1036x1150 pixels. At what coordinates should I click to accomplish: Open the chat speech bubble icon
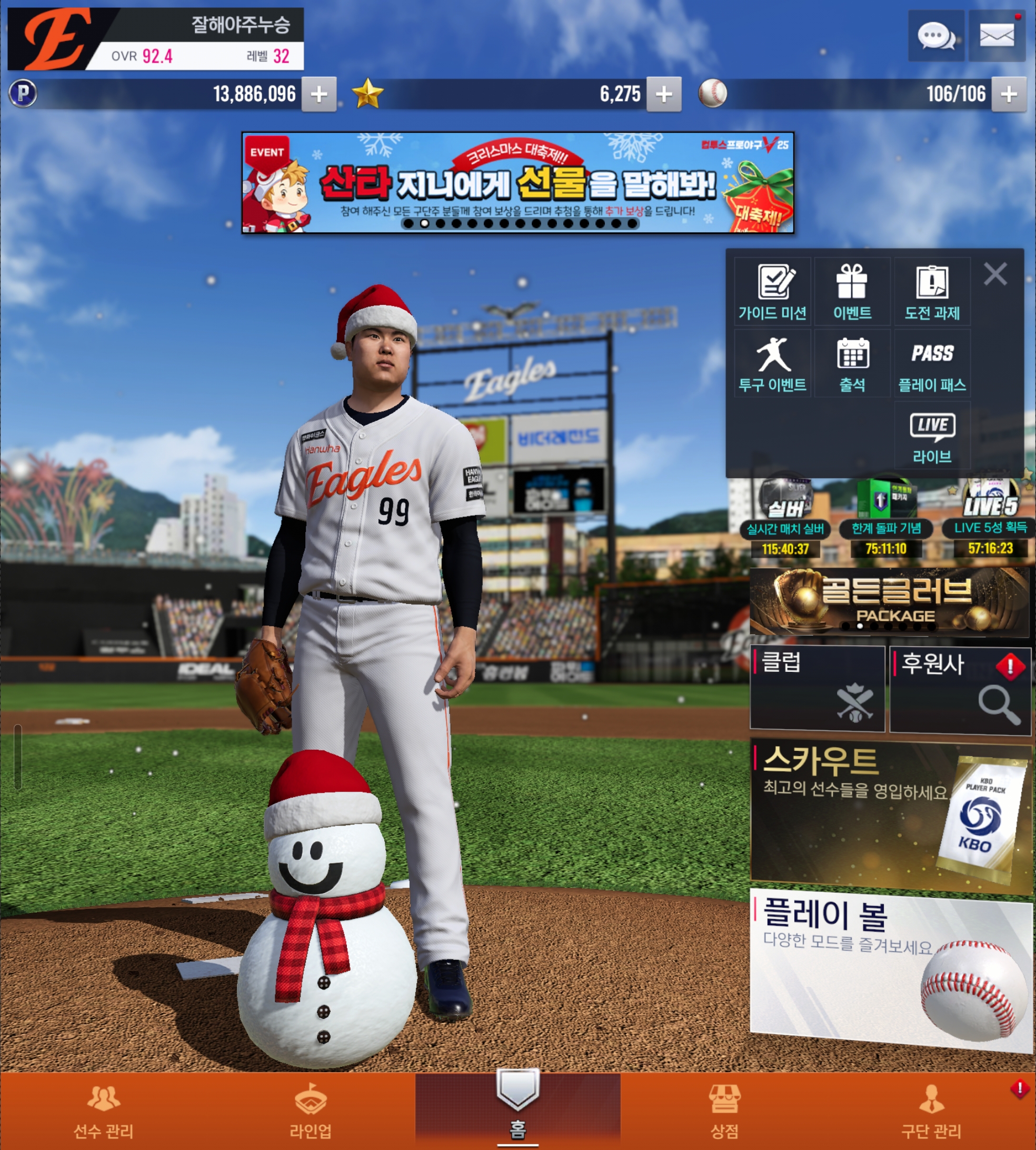click(936, 36)
